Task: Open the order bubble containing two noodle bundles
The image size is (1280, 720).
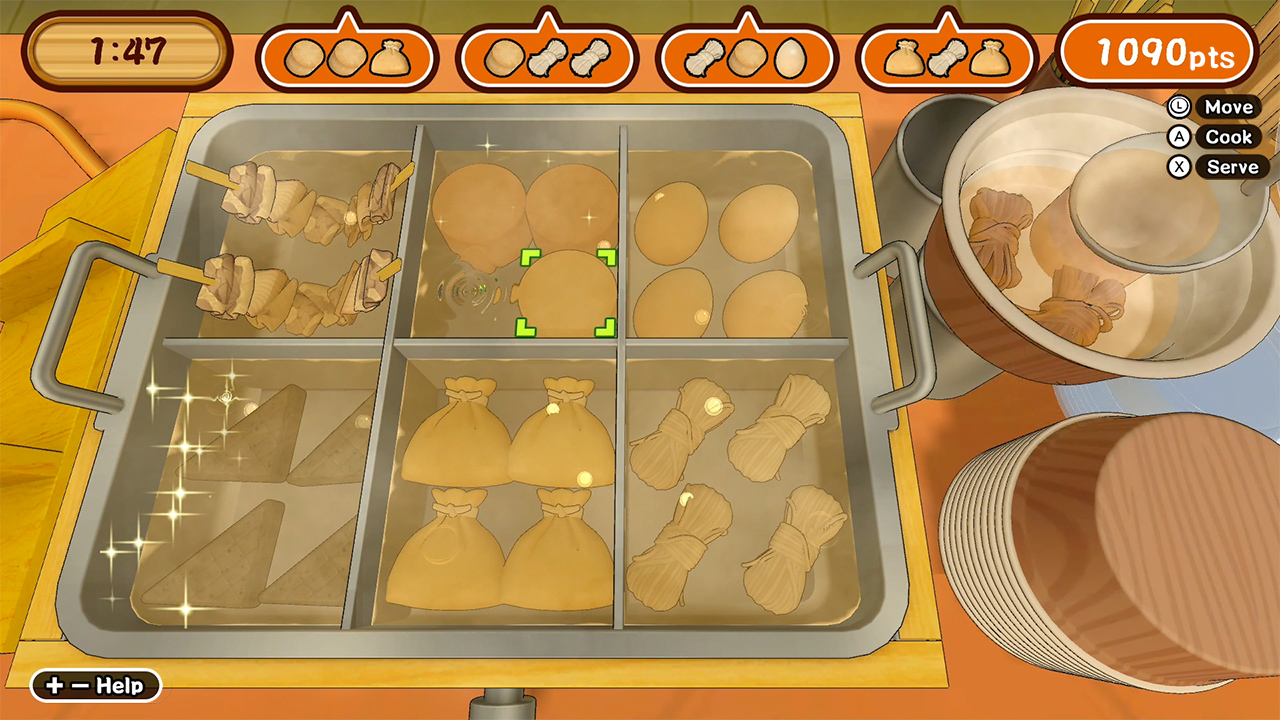Action: [547, 55]
